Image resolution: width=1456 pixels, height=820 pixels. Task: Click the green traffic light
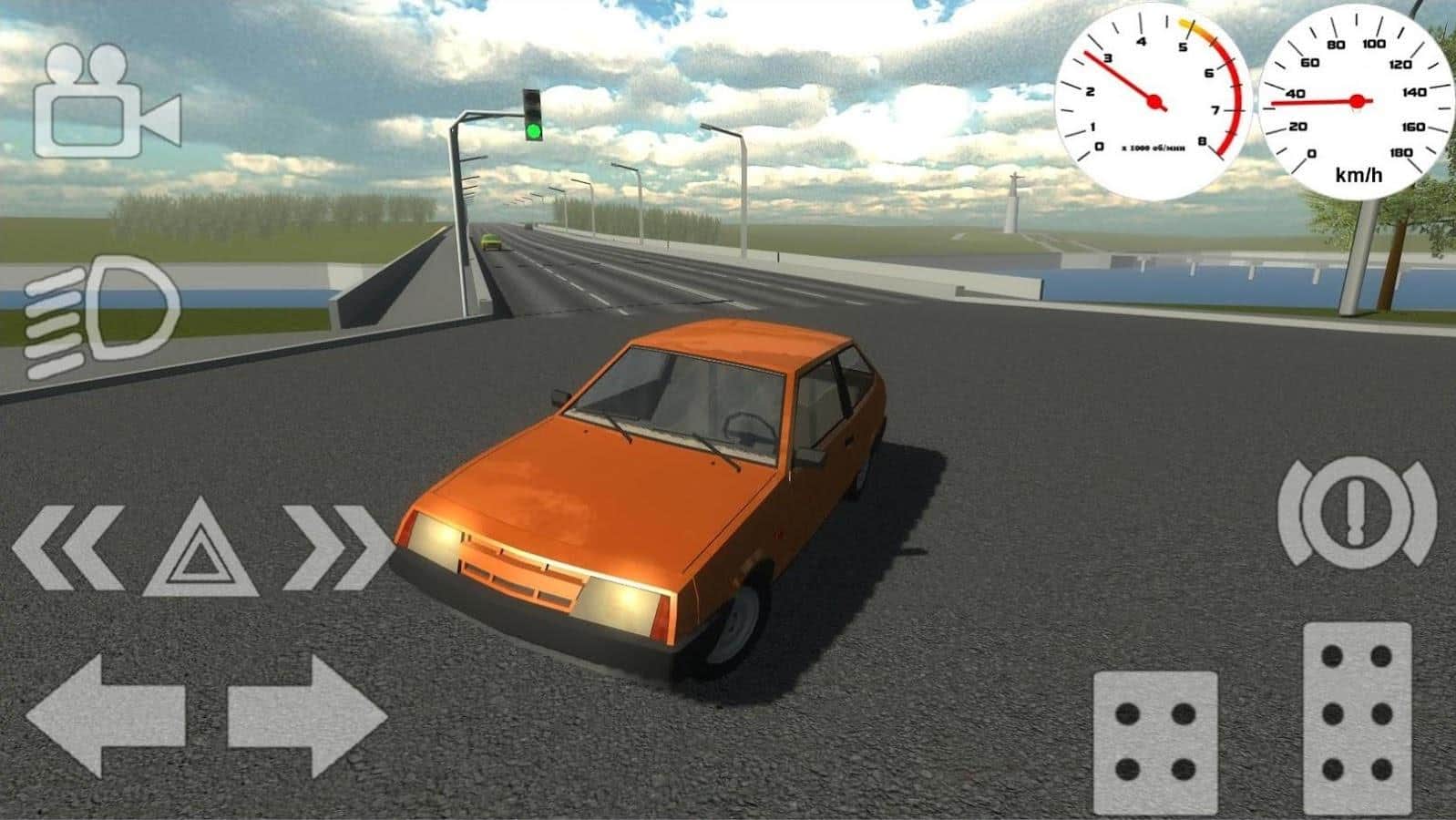pyautogui.click(x=531, y=130)
